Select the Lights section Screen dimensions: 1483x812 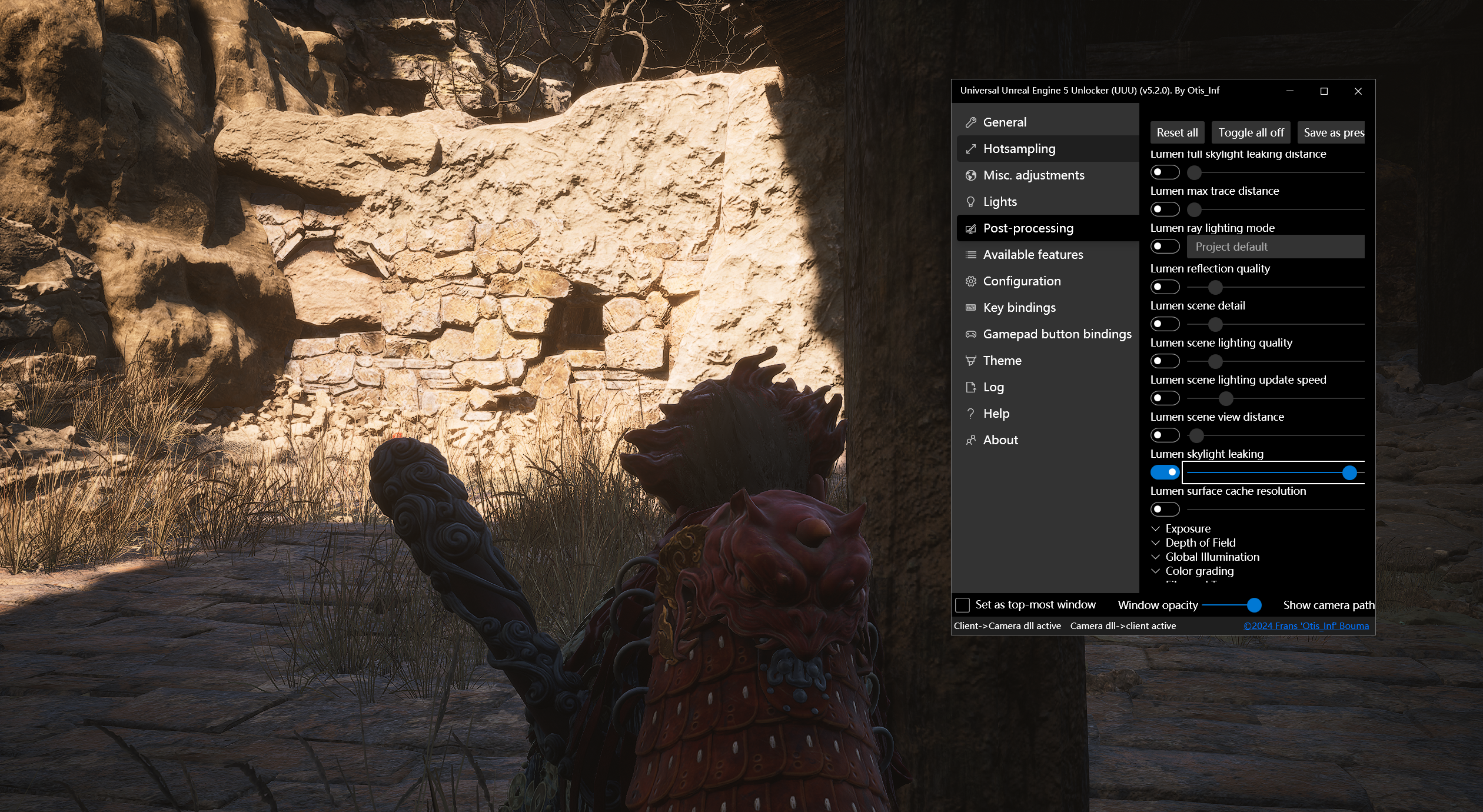[x=999, y=202]
